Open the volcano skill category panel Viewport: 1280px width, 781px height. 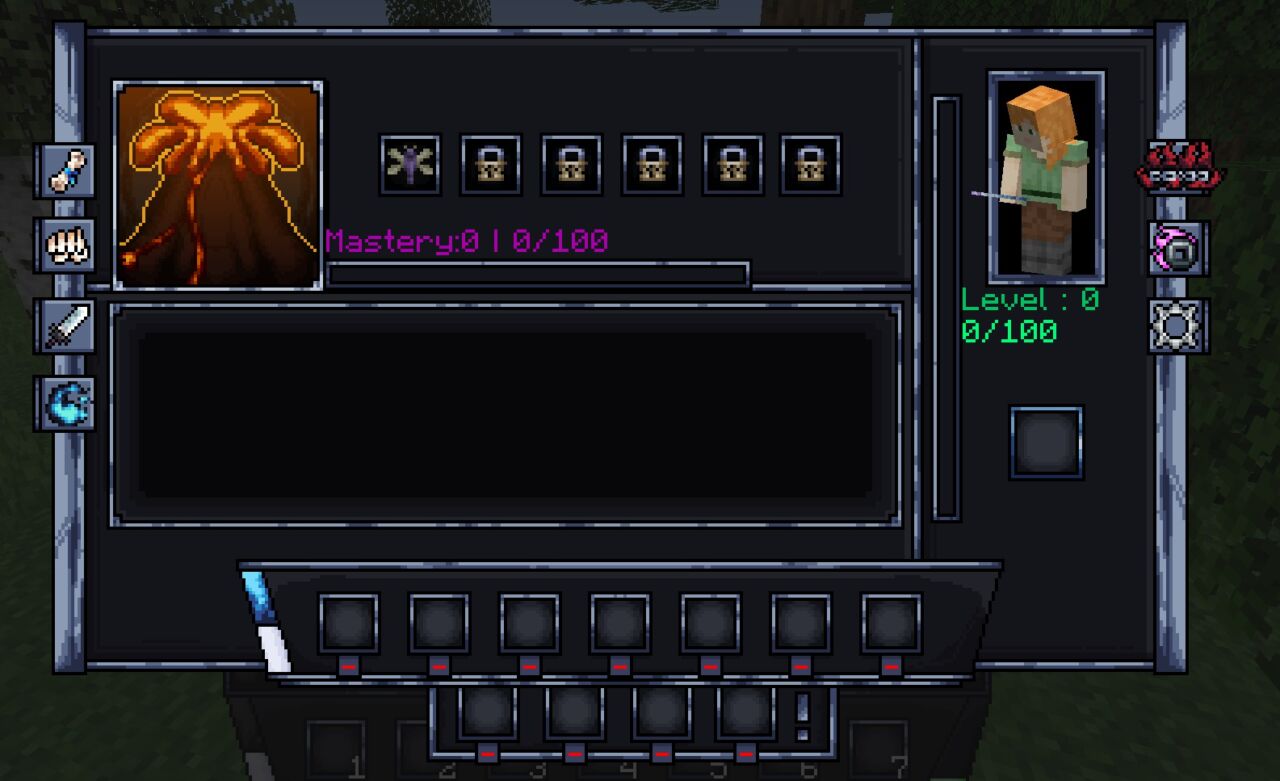click(x=218, y=180)
